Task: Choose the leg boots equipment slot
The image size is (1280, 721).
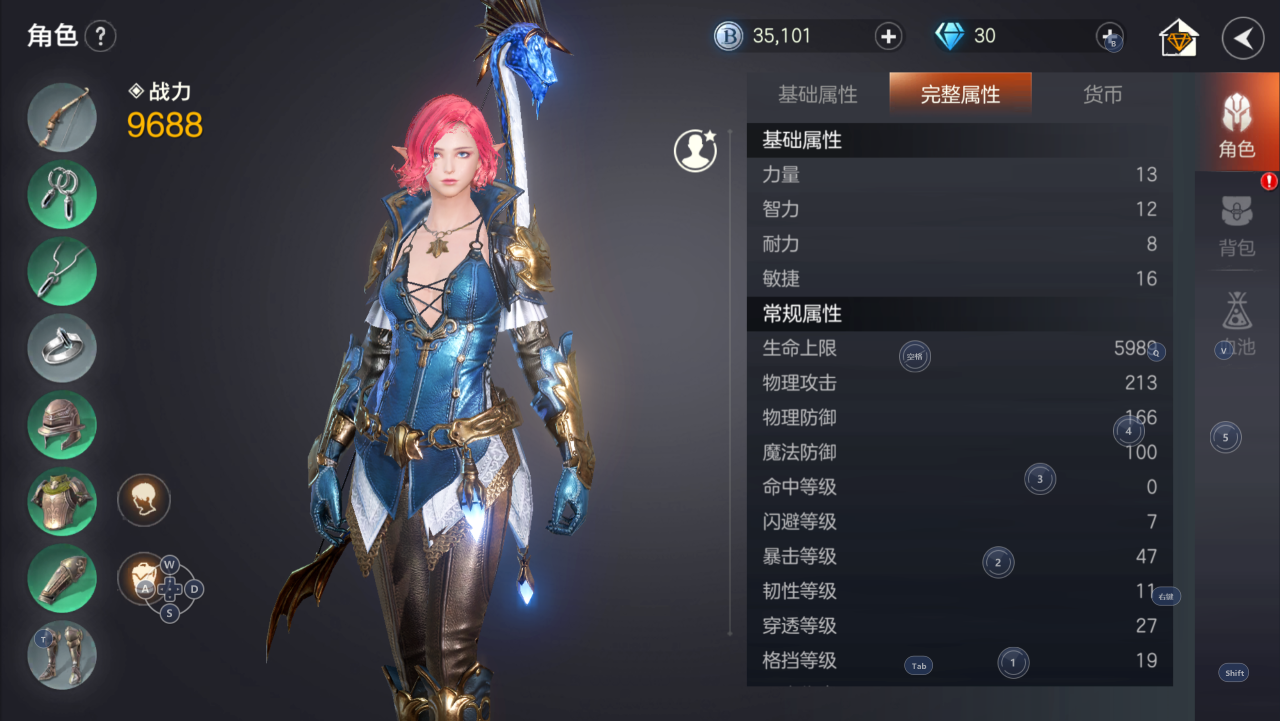Action: [x=62, y=655]
